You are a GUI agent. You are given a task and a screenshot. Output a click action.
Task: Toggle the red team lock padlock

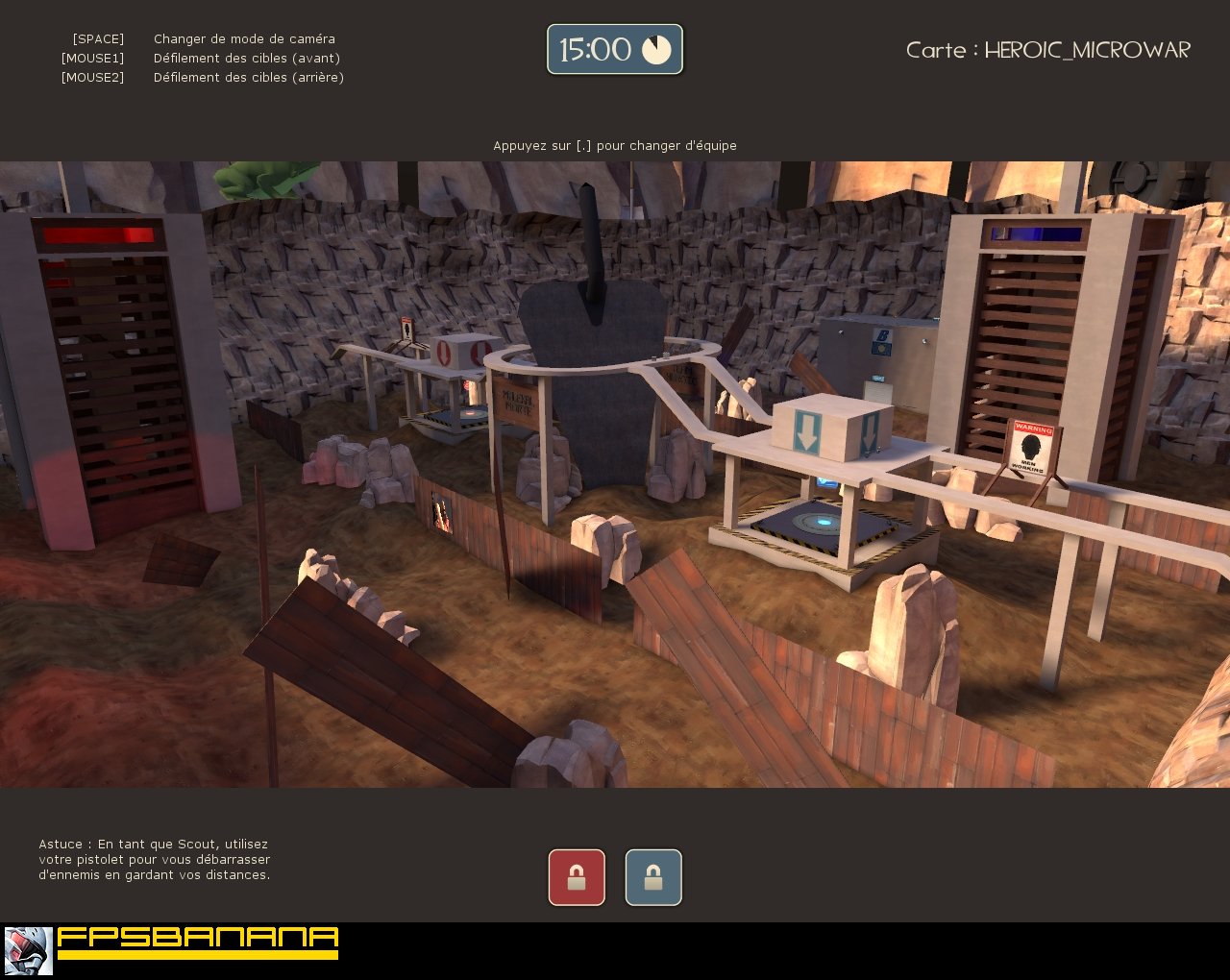576,876
